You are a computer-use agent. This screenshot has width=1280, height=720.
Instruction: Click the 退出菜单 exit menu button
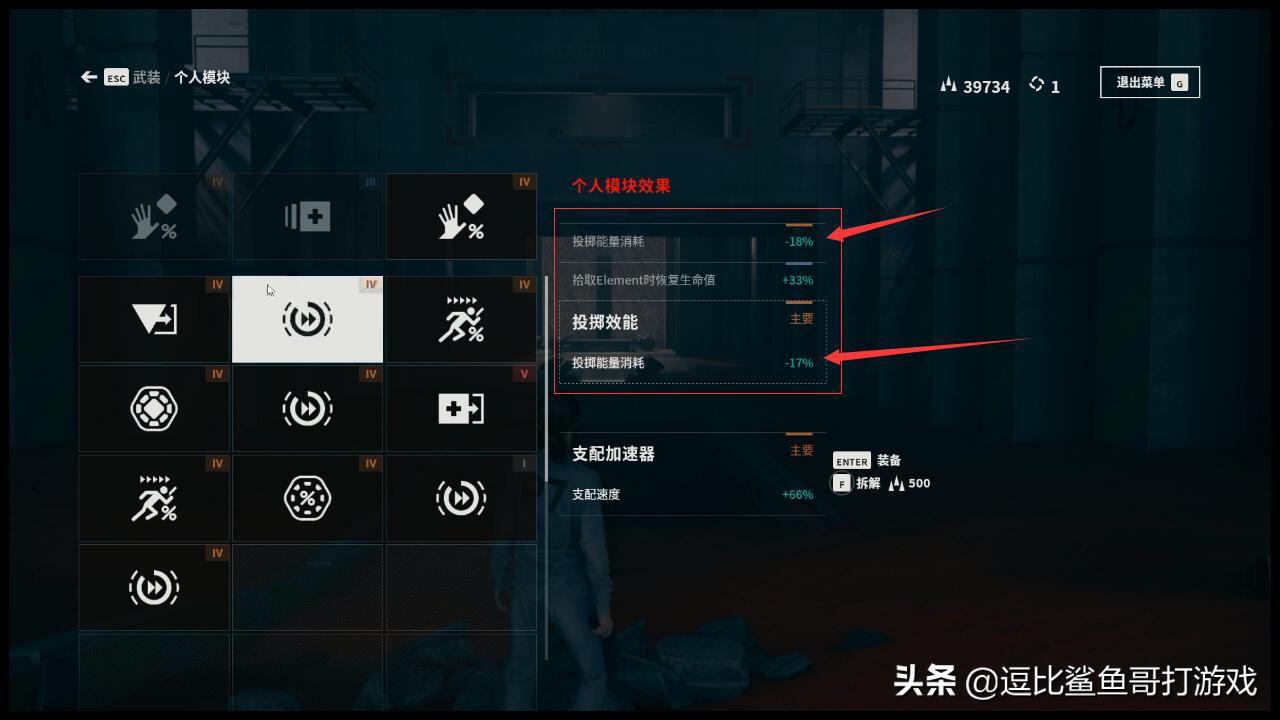point(1149,83)
